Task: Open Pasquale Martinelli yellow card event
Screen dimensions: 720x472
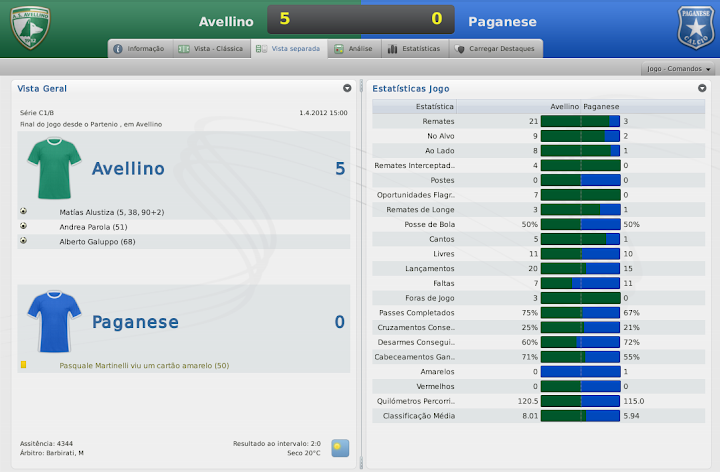Action: pyautogui.click(x=144, y=366)
